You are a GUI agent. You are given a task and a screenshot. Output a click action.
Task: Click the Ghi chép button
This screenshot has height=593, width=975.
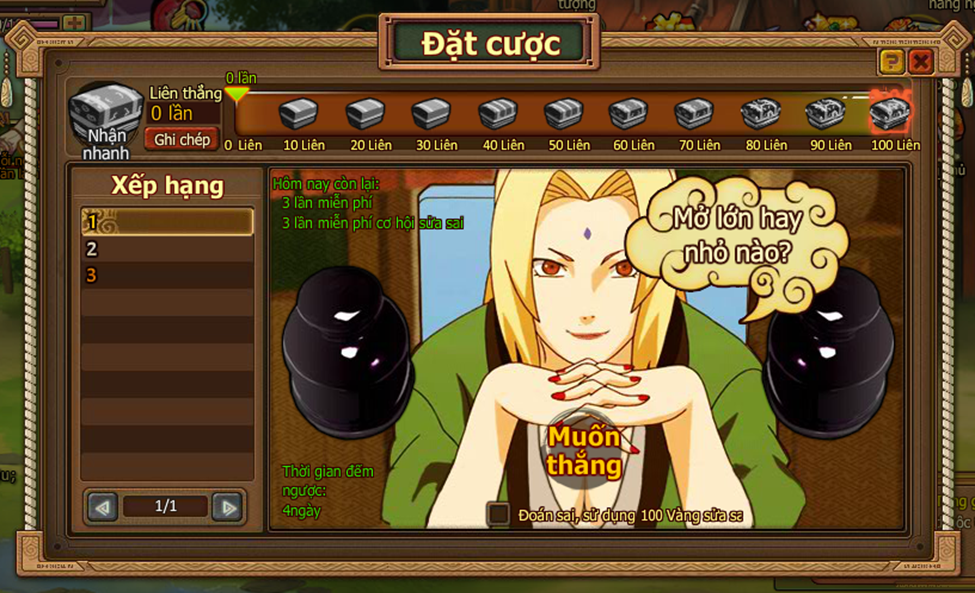click(182, 140)
